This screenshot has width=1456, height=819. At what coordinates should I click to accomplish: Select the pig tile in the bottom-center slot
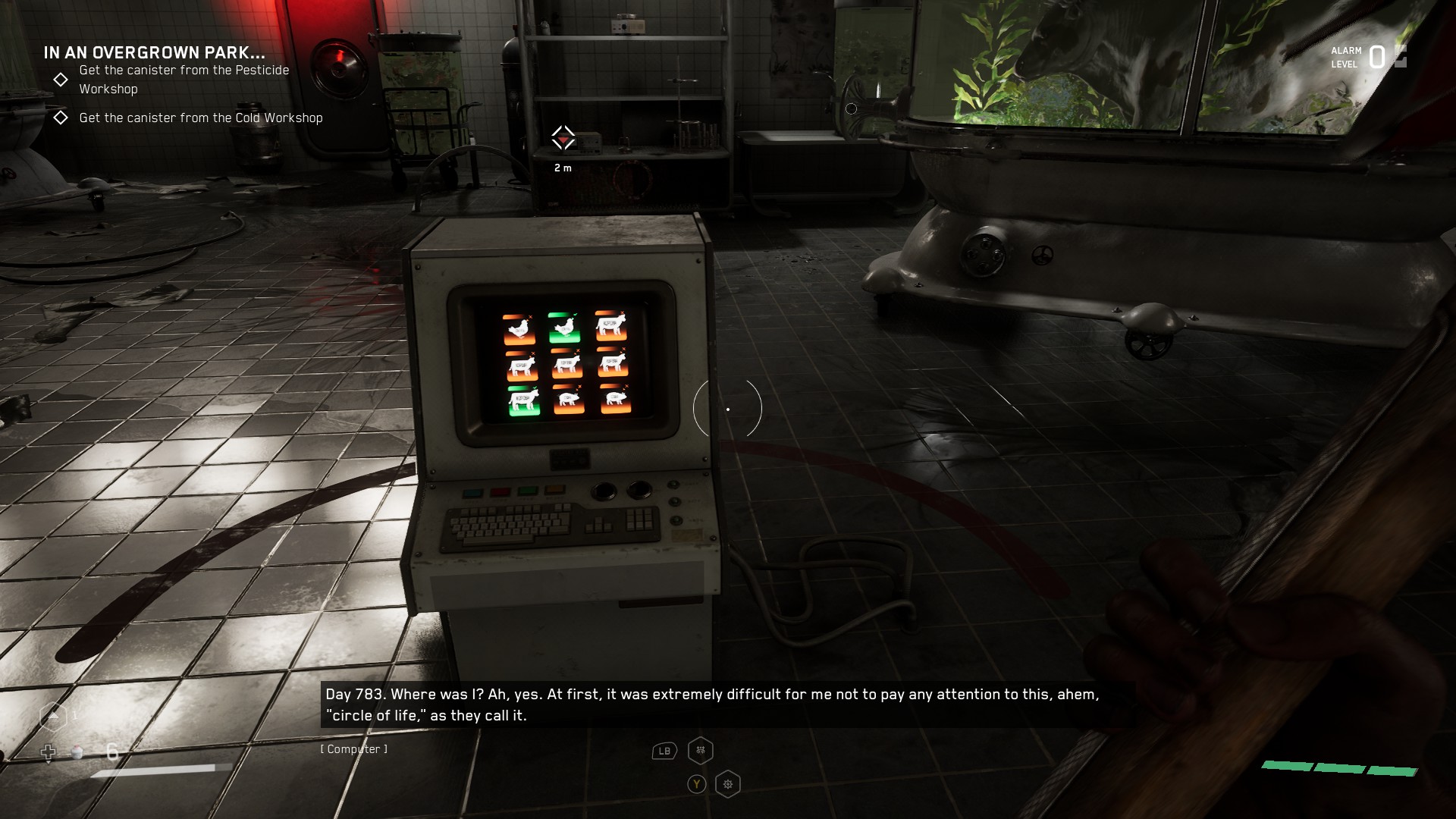(x=569, y=399)
